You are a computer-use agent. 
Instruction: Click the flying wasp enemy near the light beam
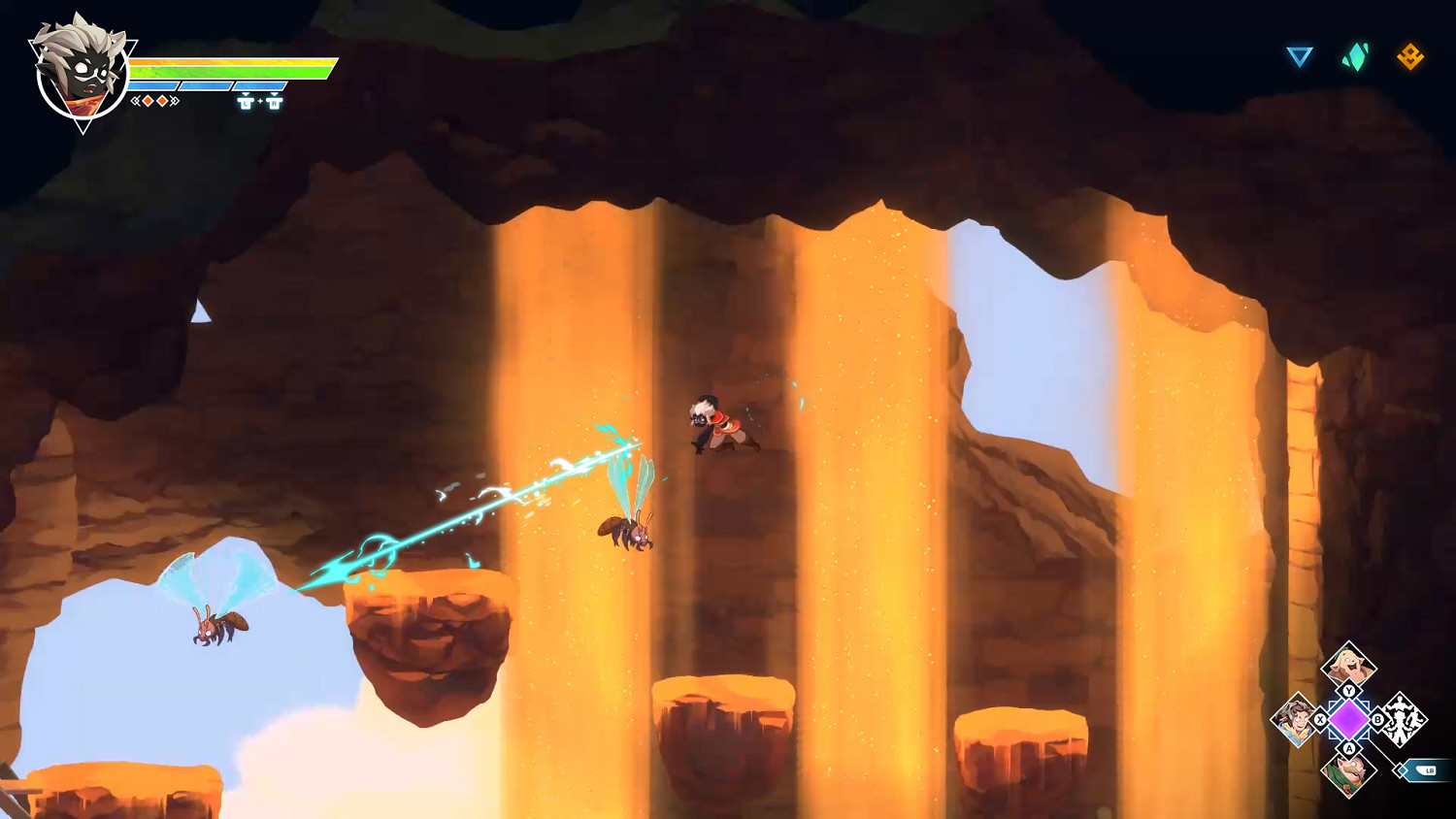627,534
